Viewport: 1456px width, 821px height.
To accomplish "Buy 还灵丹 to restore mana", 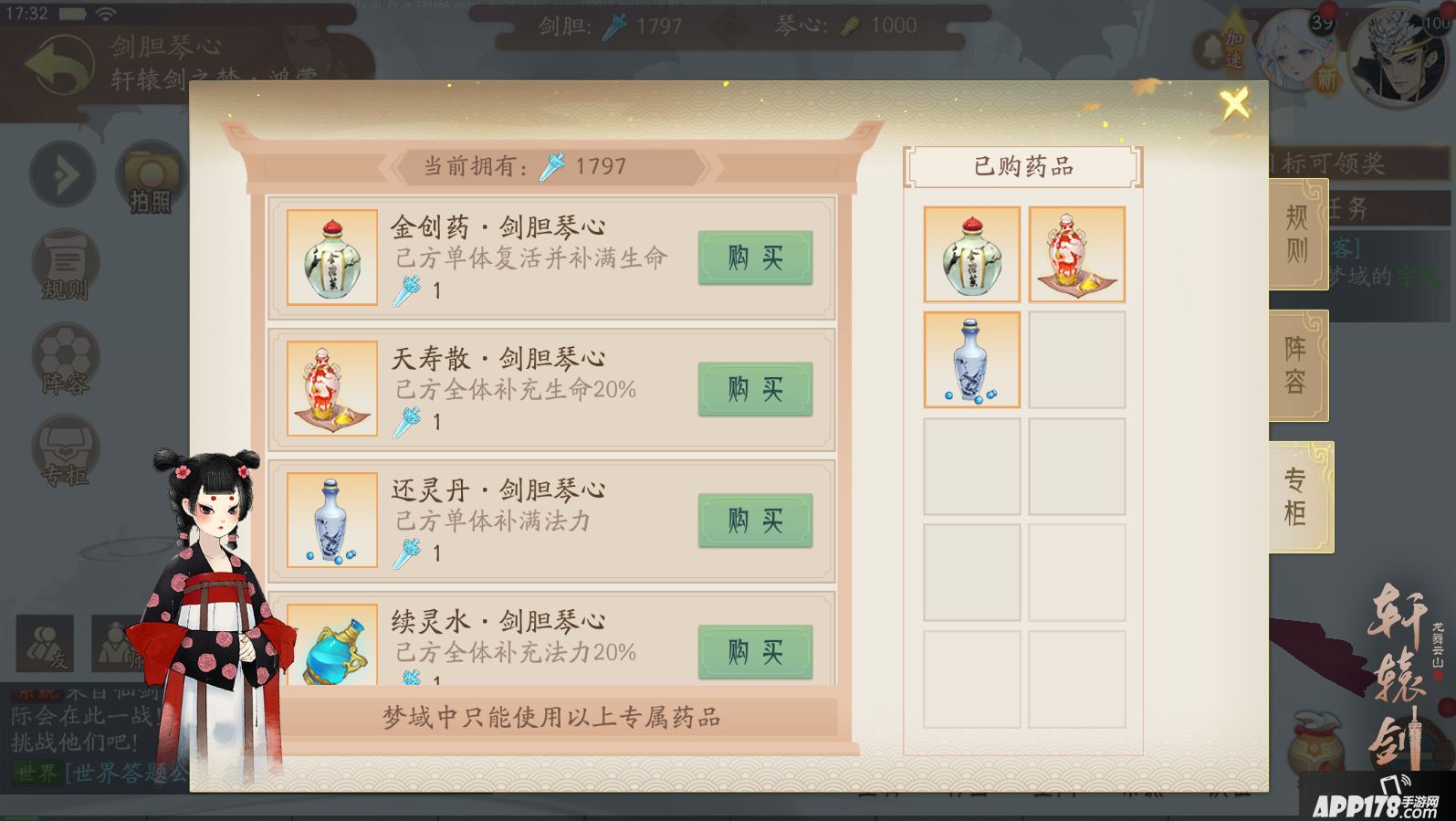I will 754,521.
